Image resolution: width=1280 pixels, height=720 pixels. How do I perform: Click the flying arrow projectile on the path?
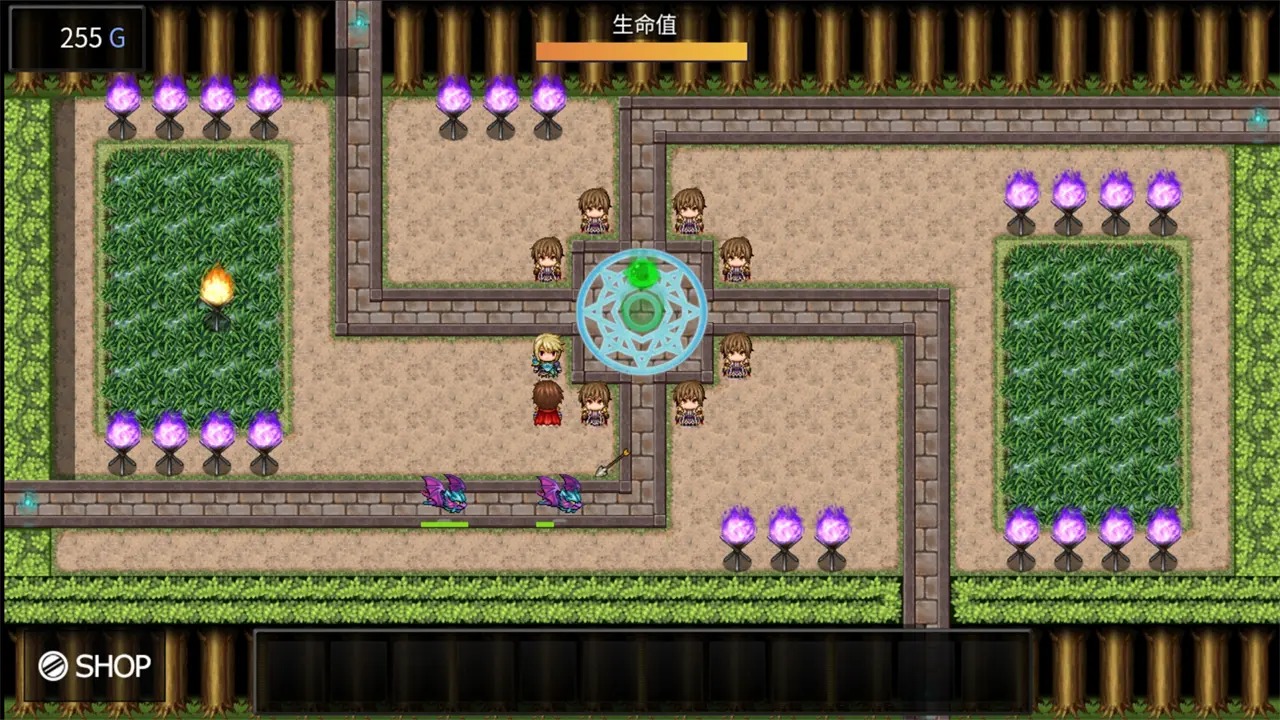(x=610, y=460)
